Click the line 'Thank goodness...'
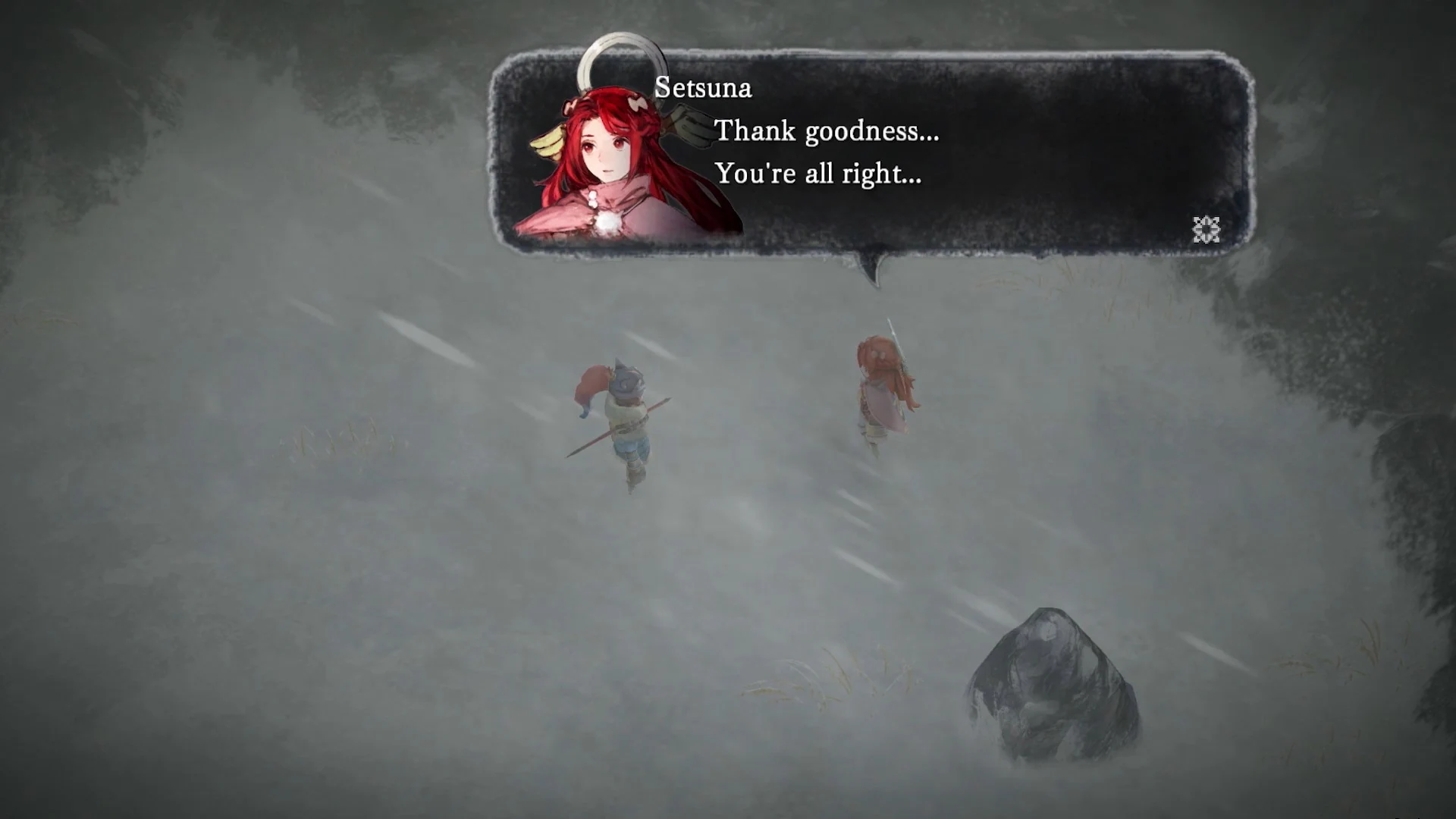The width and height of the screenshot is (1456, 819). pyautogui.click(x=827, y=131)
